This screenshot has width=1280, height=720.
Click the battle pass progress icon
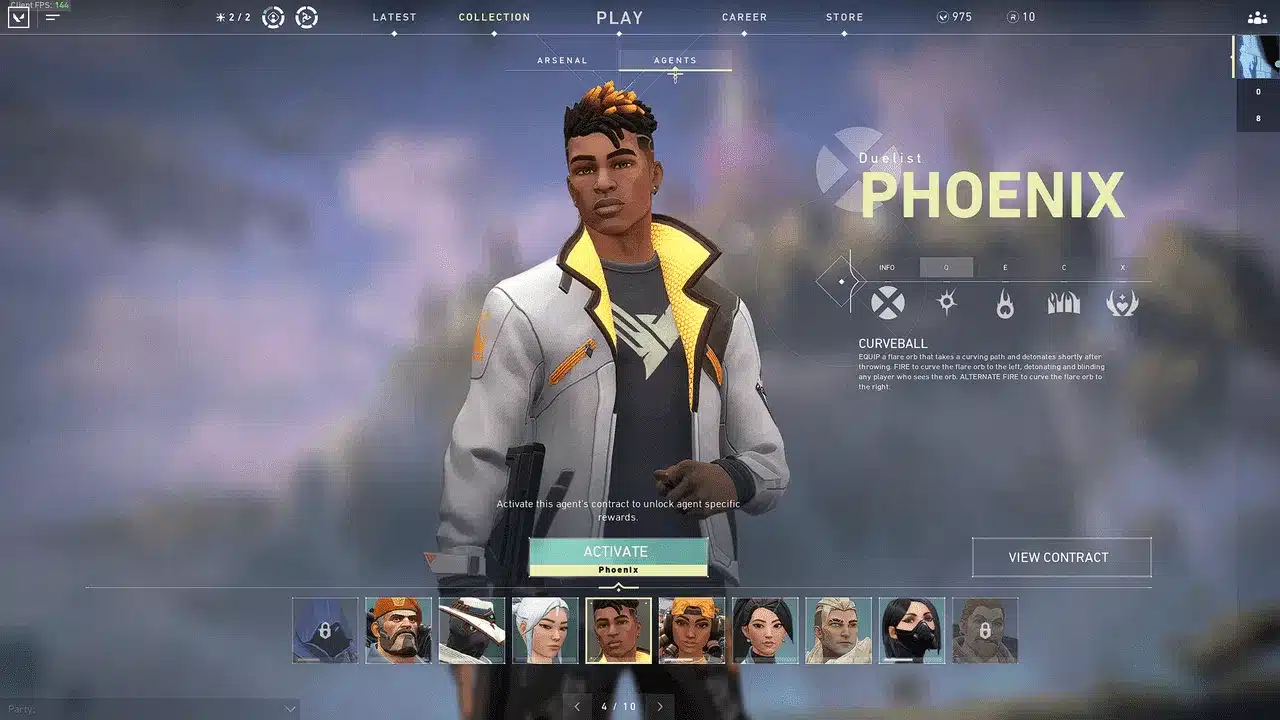tap(274, 16)
